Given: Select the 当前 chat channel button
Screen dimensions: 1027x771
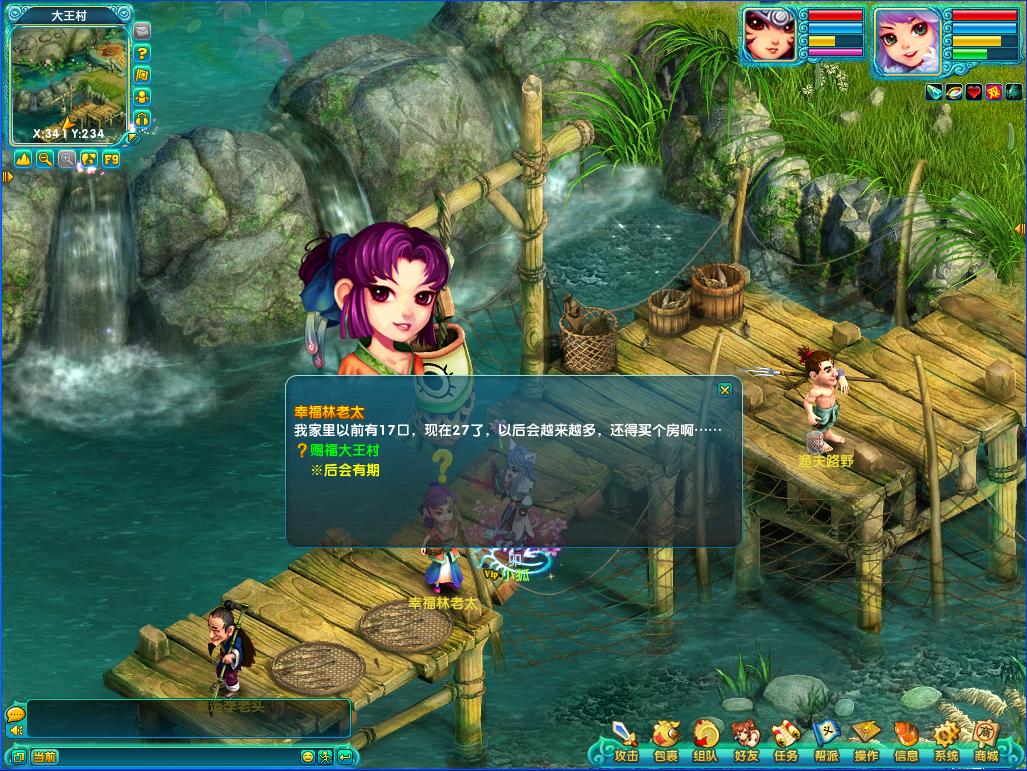Looking at the screenshot, I should tap(44, 757).
